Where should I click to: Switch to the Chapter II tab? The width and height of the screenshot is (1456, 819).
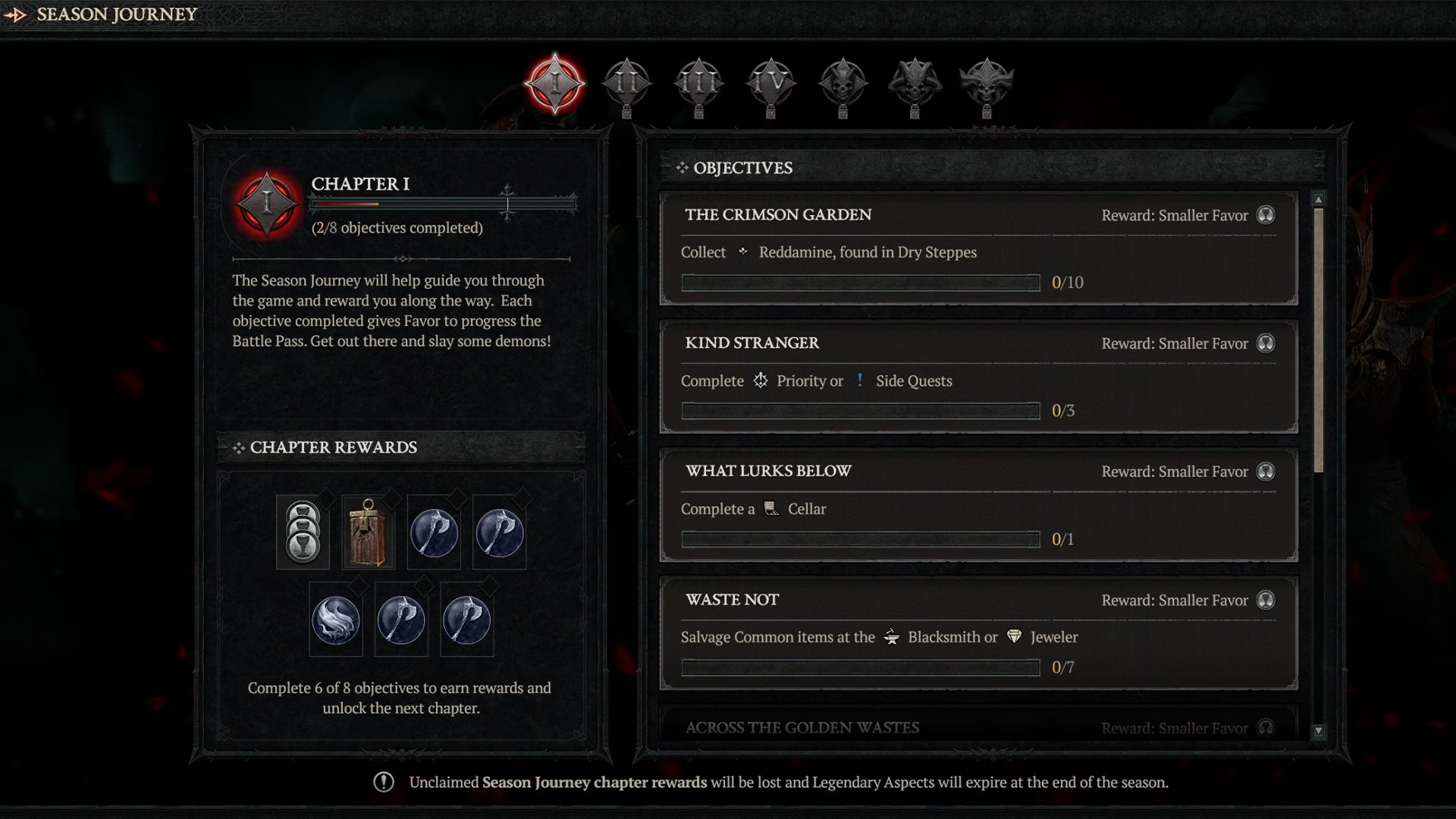pos(626,83)
